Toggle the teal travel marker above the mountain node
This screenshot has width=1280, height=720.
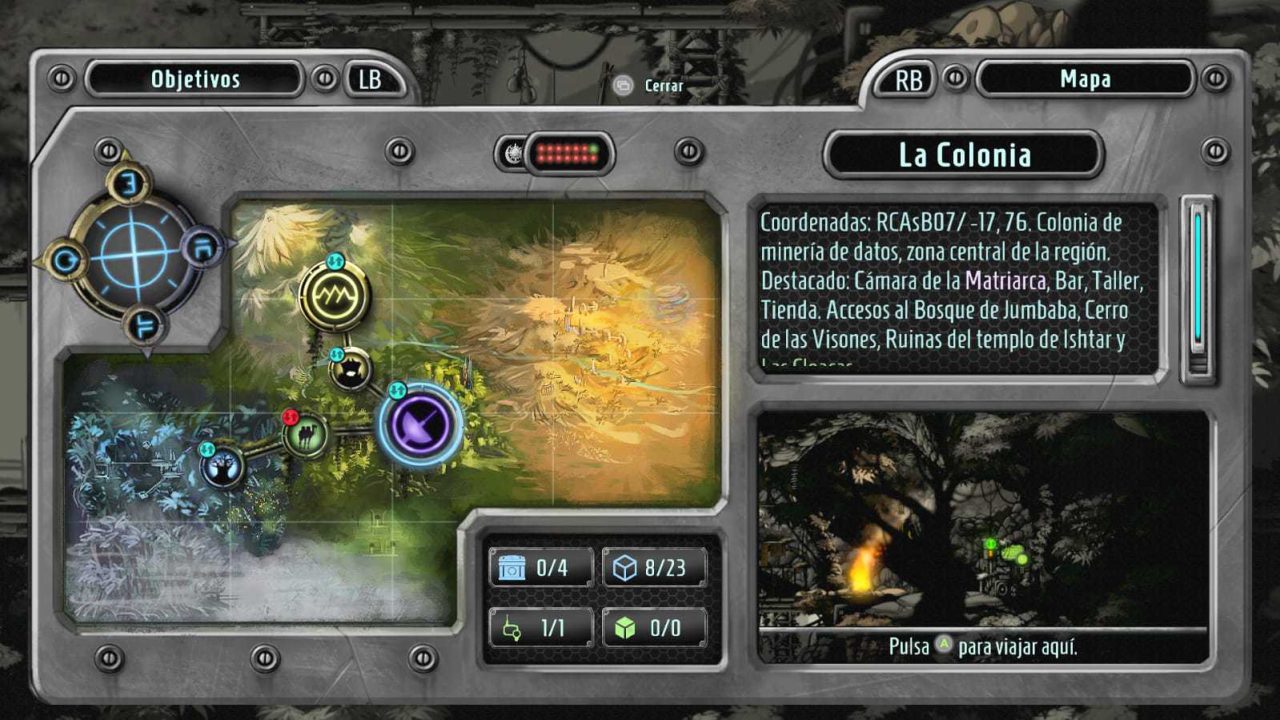[337, 263]
